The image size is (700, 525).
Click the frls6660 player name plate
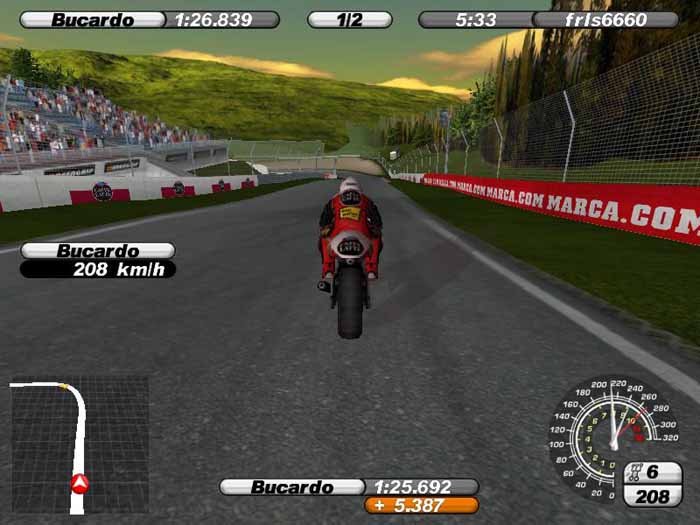point(605,20)
